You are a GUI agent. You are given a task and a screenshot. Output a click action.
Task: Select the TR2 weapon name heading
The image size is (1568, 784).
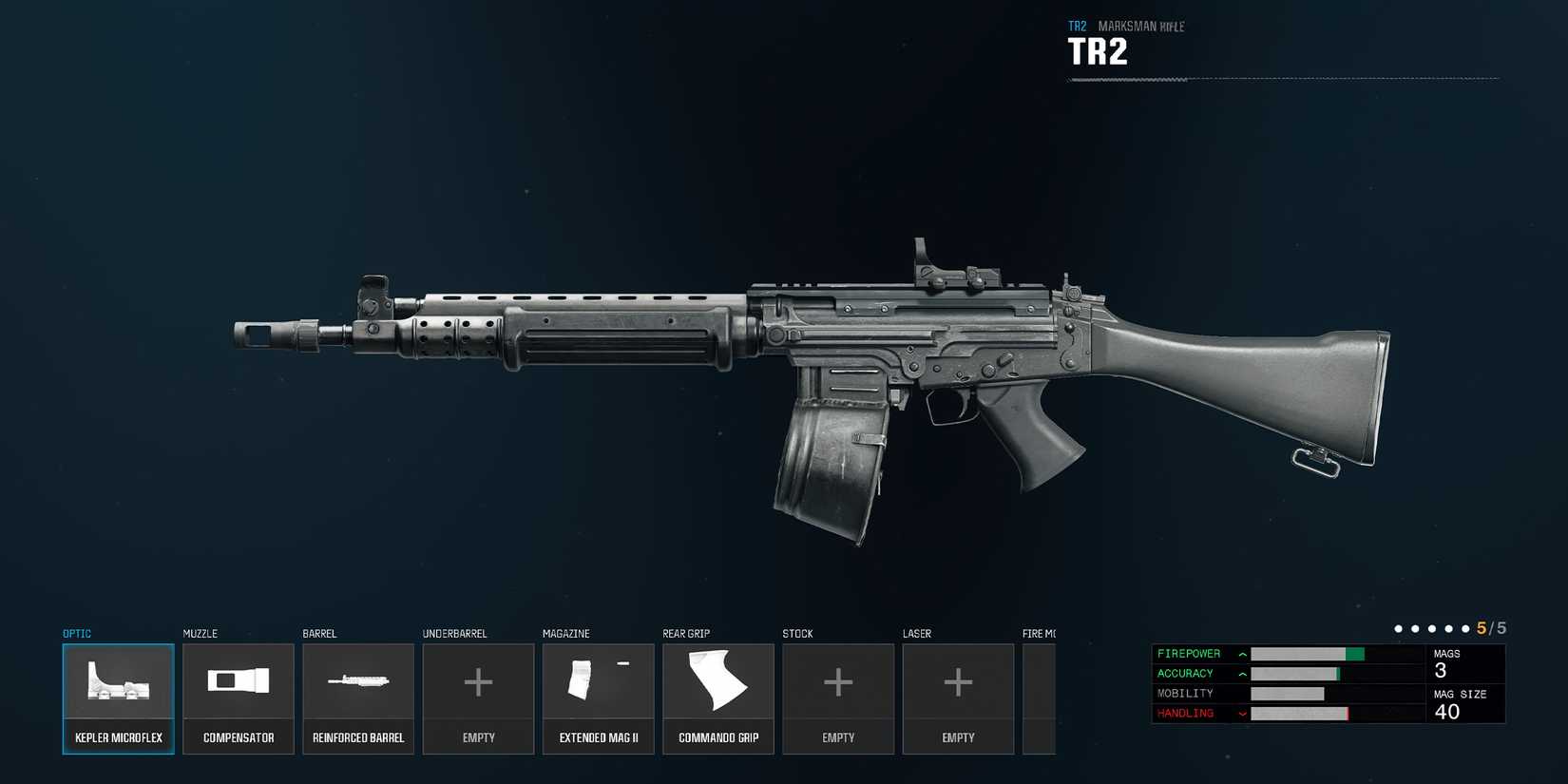point(1098,50)
